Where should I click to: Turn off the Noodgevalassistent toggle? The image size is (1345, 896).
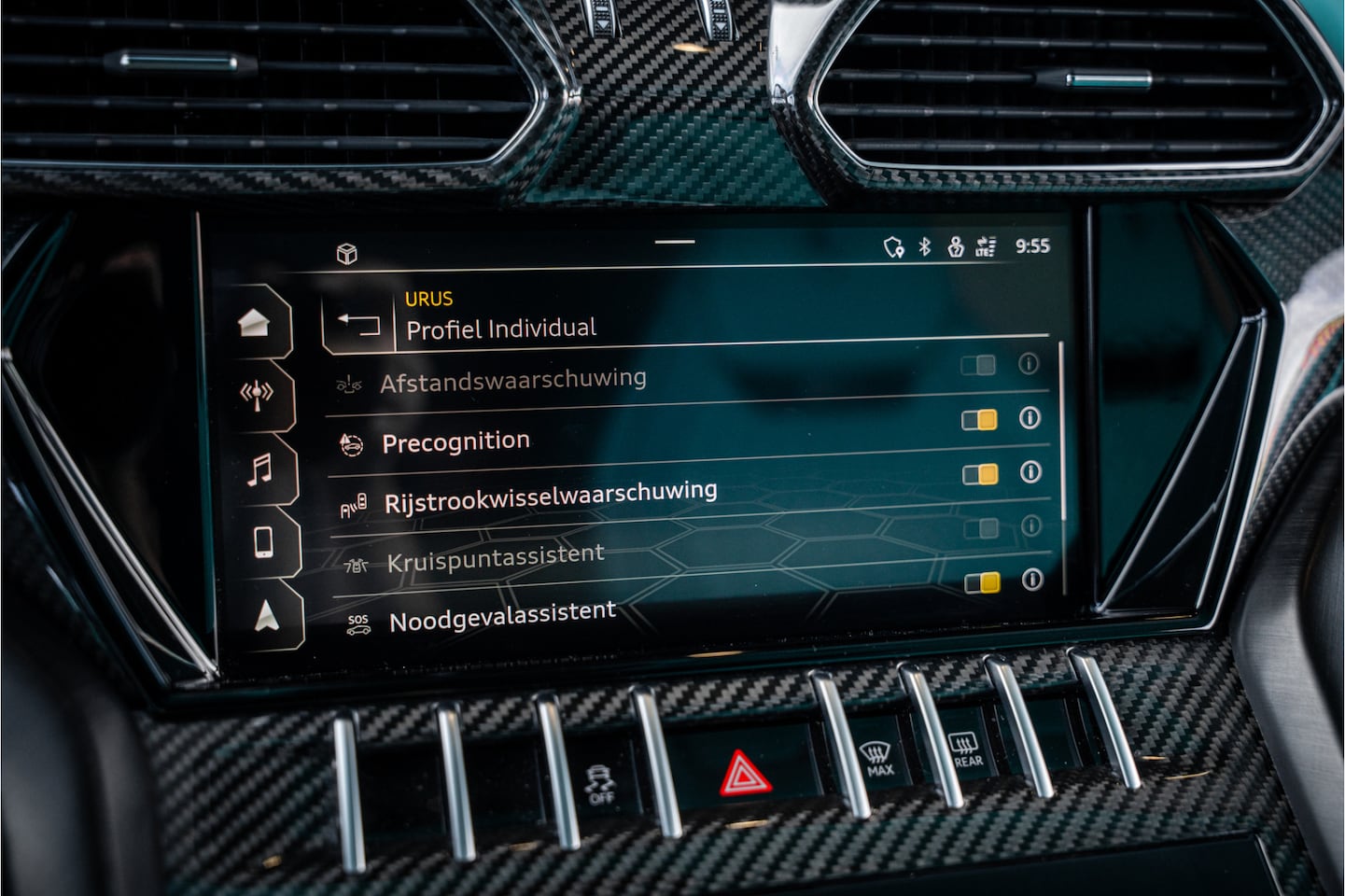tap(982, 583)
